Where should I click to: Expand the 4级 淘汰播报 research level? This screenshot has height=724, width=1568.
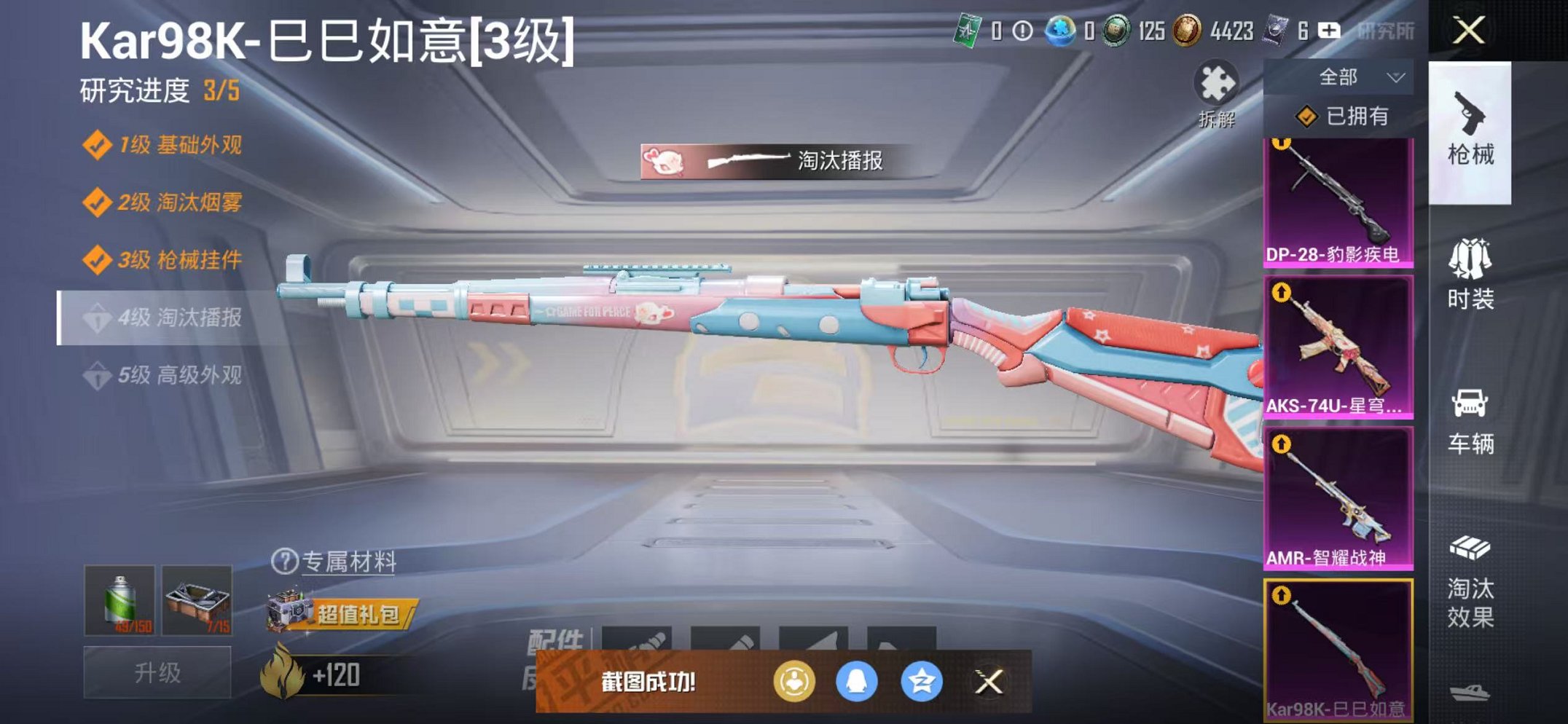point(182,318)
